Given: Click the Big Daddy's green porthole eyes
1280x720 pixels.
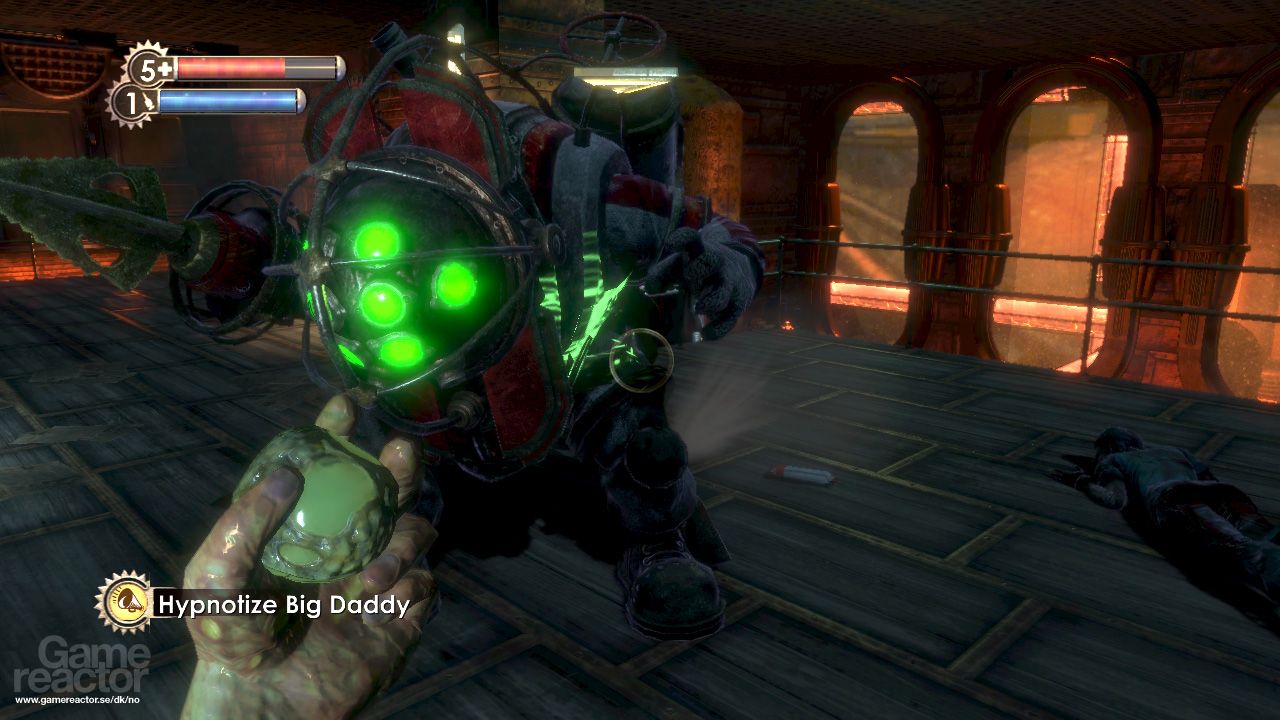Looking at the screenshot, I should click(400, 300).
